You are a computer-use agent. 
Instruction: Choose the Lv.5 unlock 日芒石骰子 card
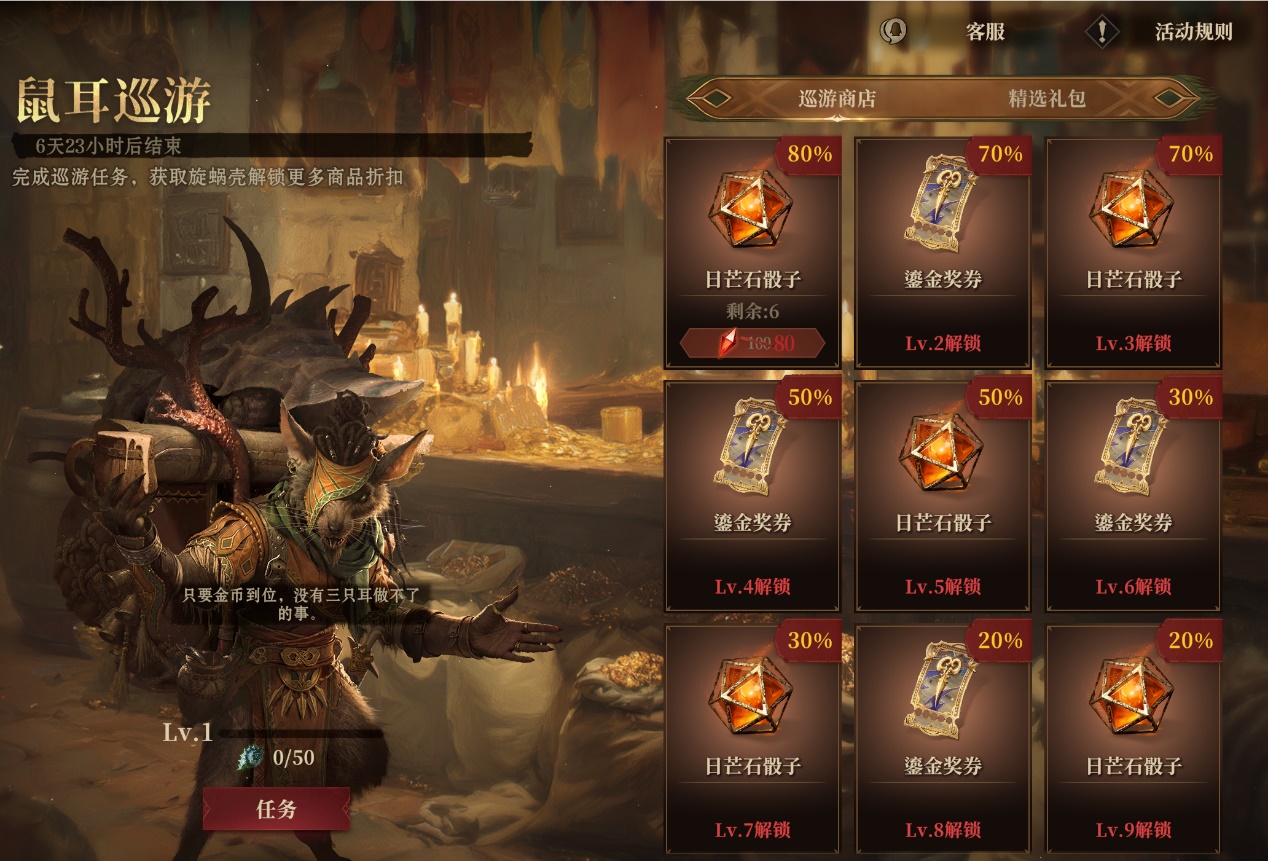click(943, 495)
